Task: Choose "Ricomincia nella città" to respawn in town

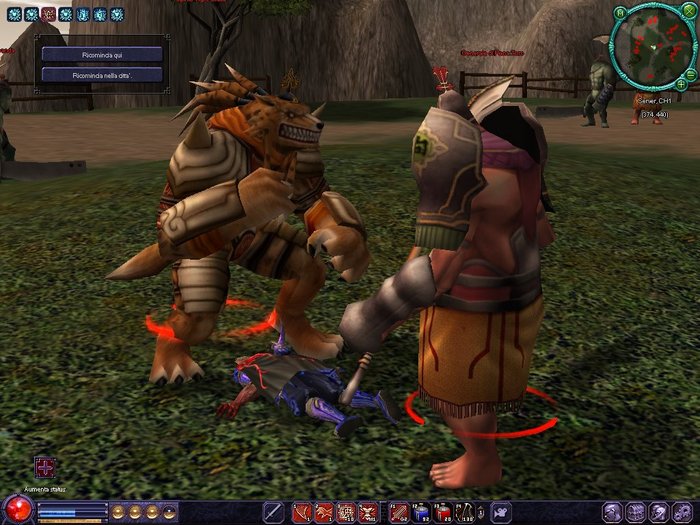Action: pos(103,74)
